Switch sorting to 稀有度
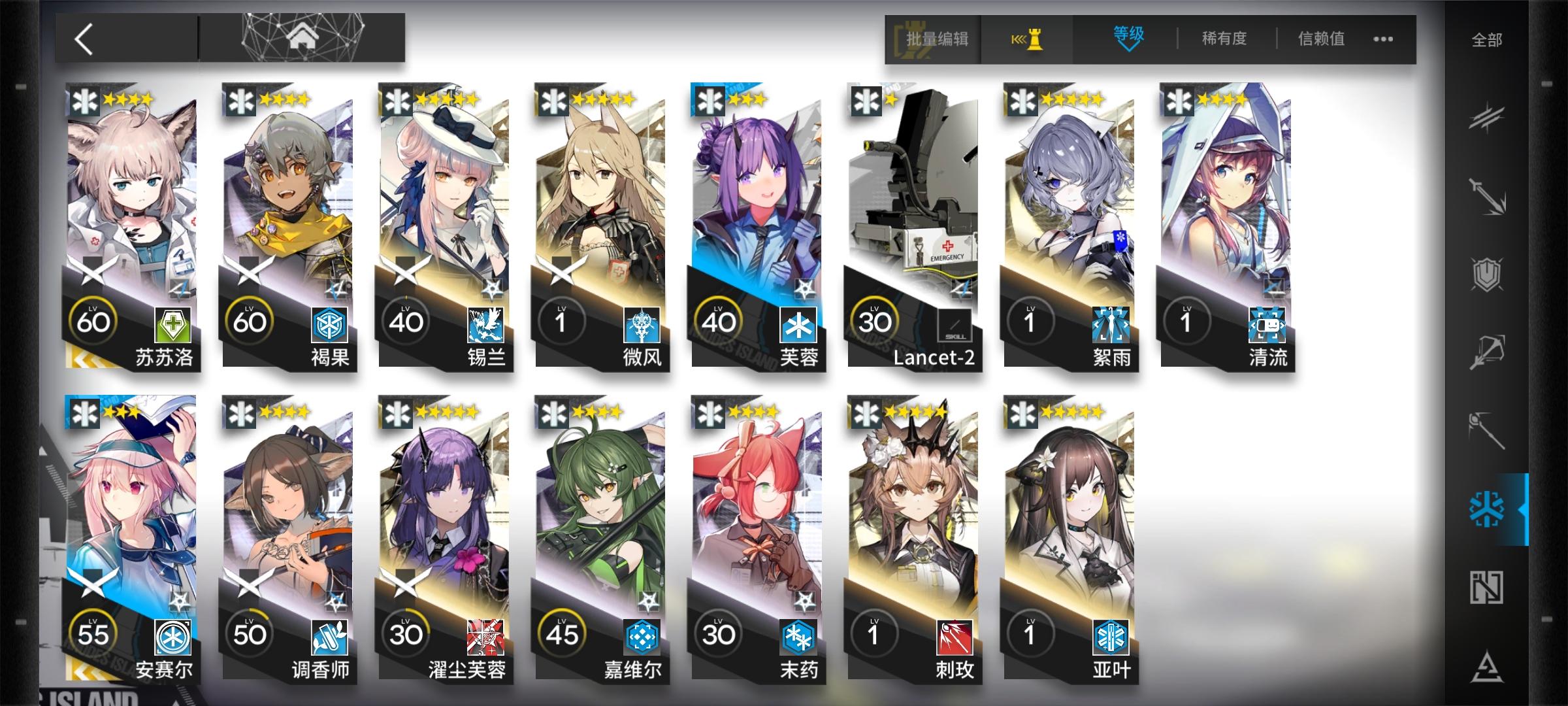The width and height of the screenshot is (1568, 706). point(1223,39)
